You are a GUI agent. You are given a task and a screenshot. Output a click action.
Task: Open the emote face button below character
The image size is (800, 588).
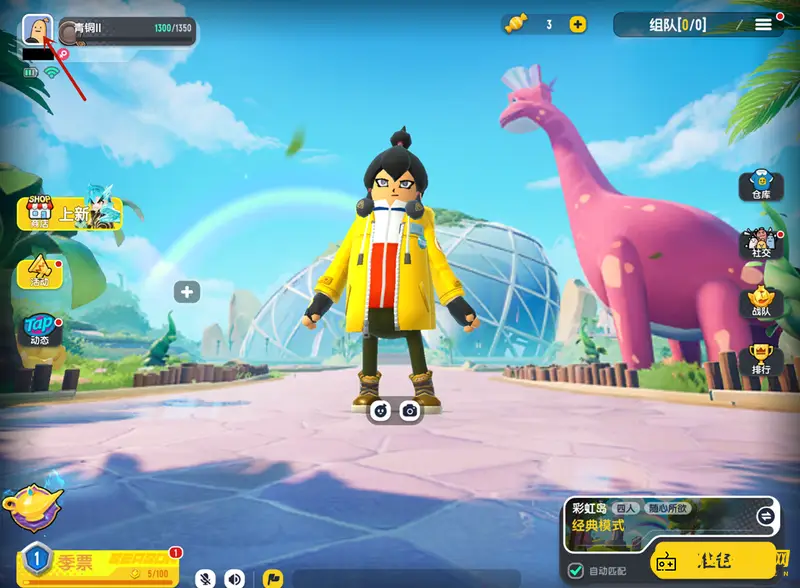[x=380, y=410]
